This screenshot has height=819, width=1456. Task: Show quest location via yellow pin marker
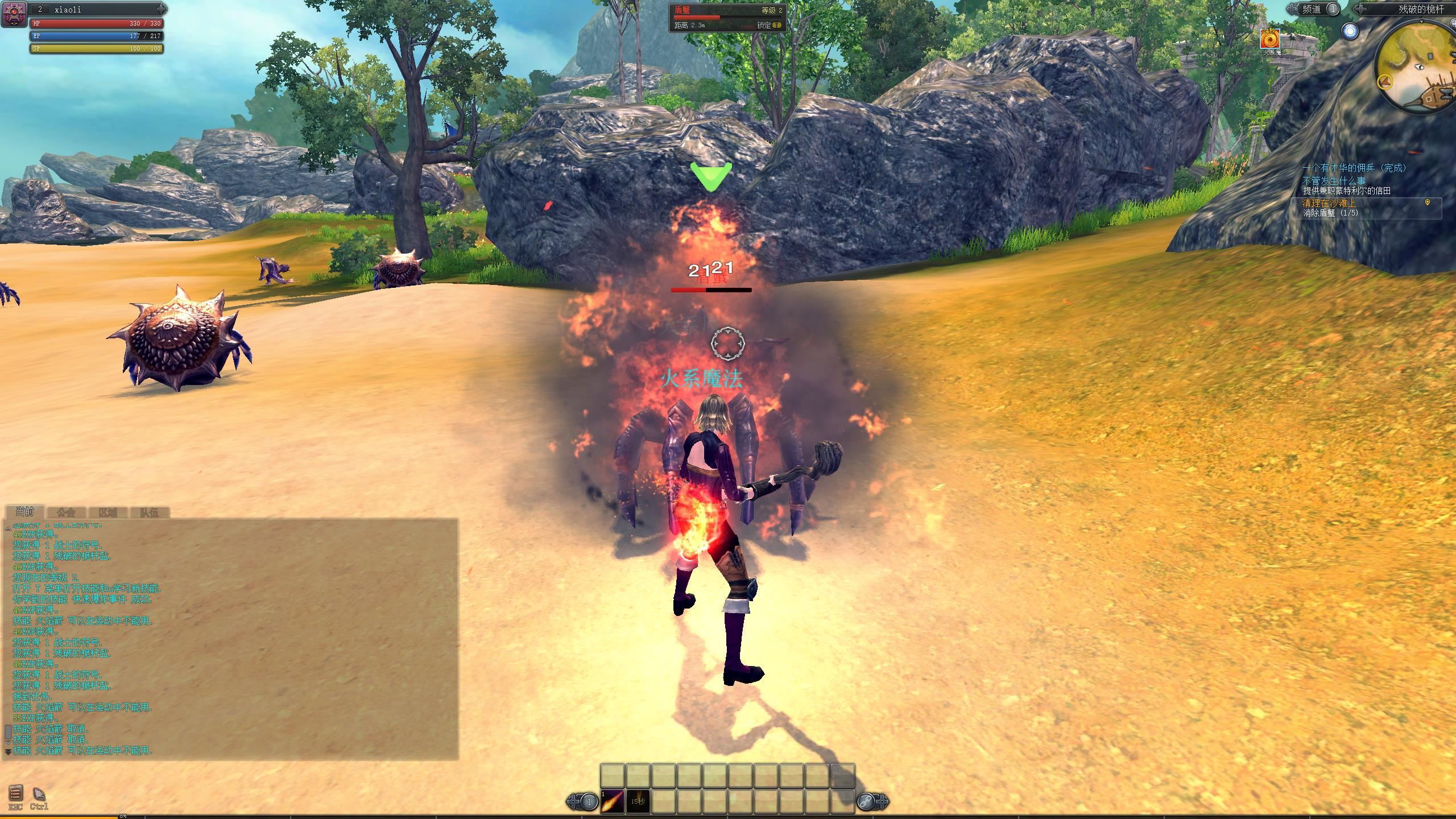1428,202
